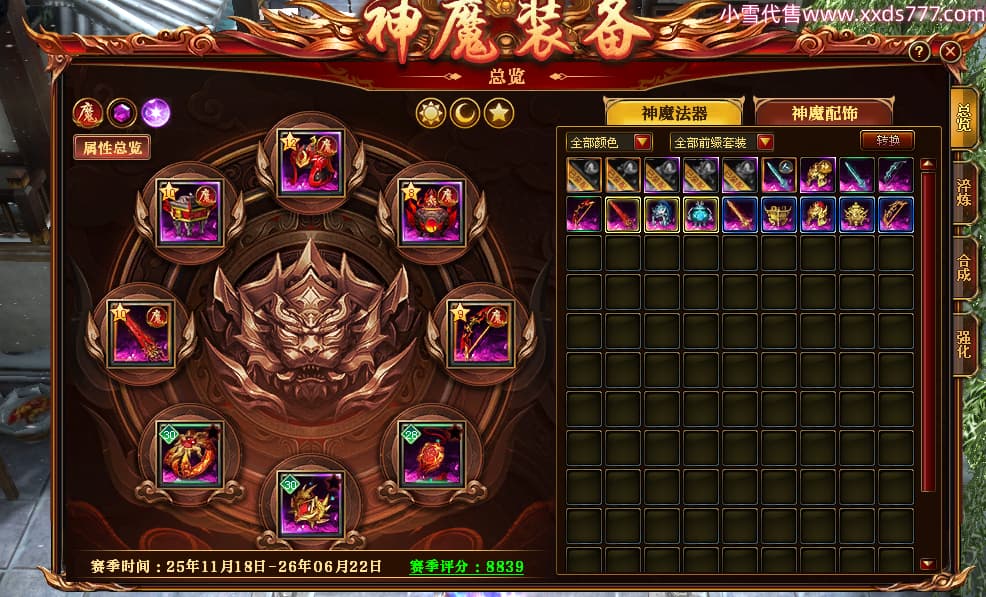Click the 赛季评分 8839 link

[x=466, y=566]
